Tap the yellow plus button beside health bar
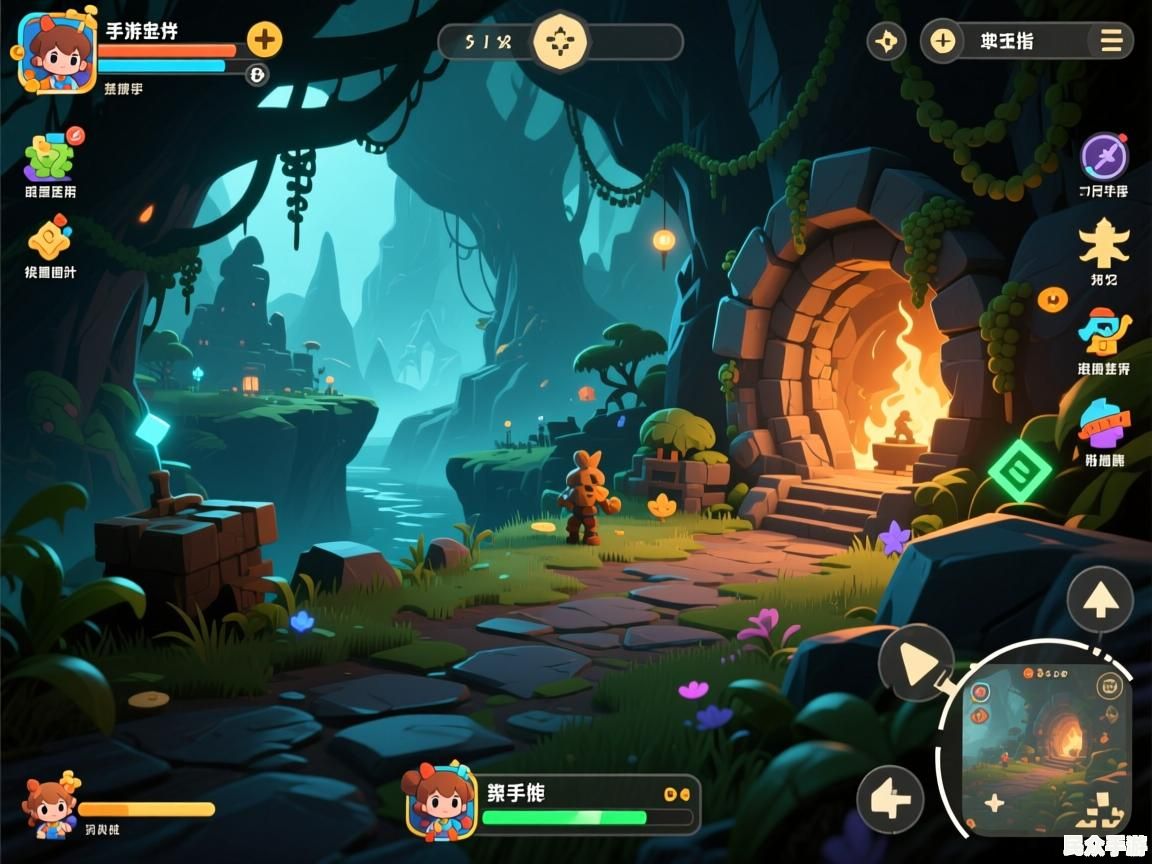This screenshot has width=1152, height=864. (264, 40)
